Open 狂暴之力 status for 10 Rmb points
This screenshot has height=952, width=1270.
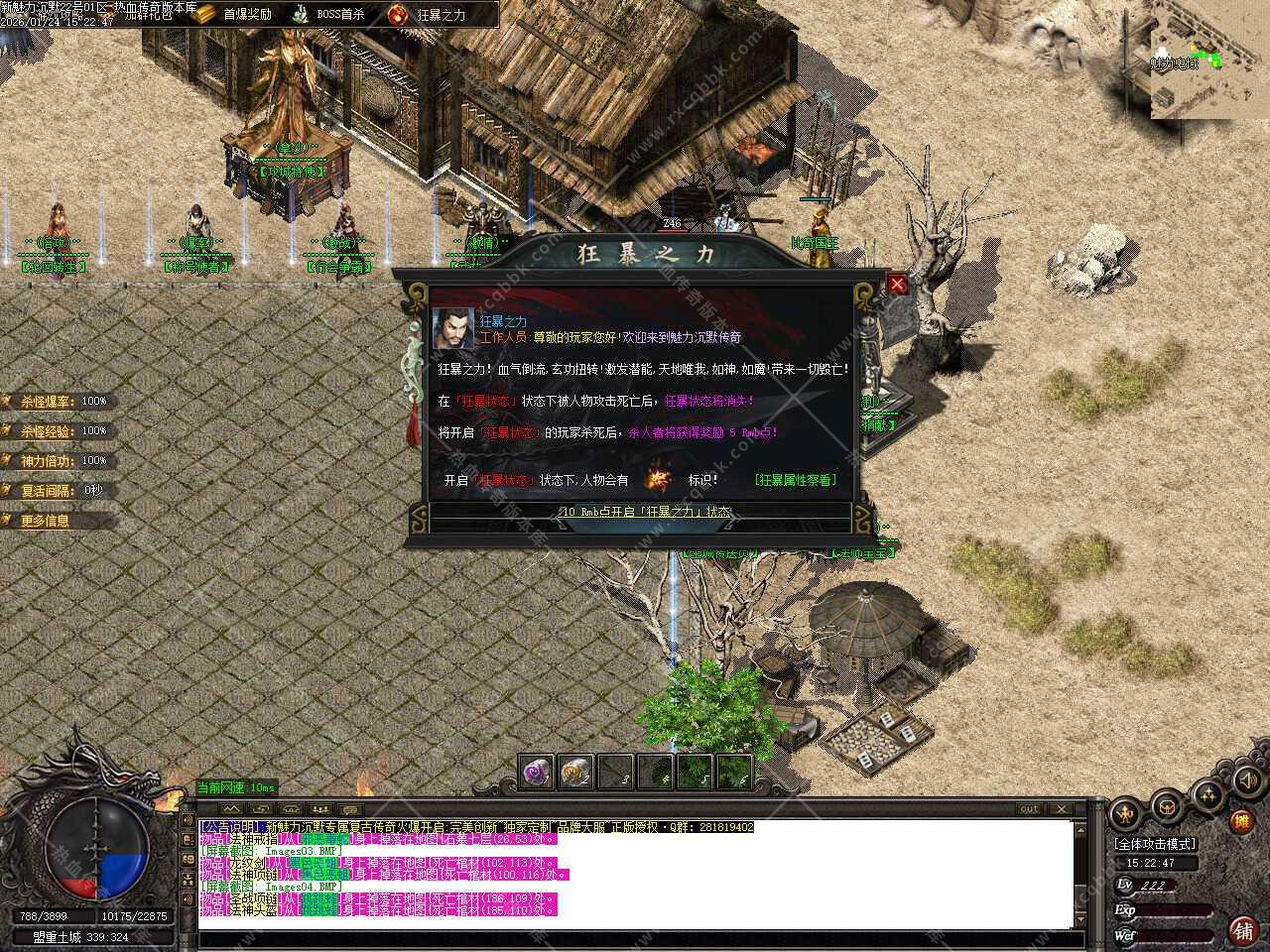pyautogui.click(x=645, y=512)
